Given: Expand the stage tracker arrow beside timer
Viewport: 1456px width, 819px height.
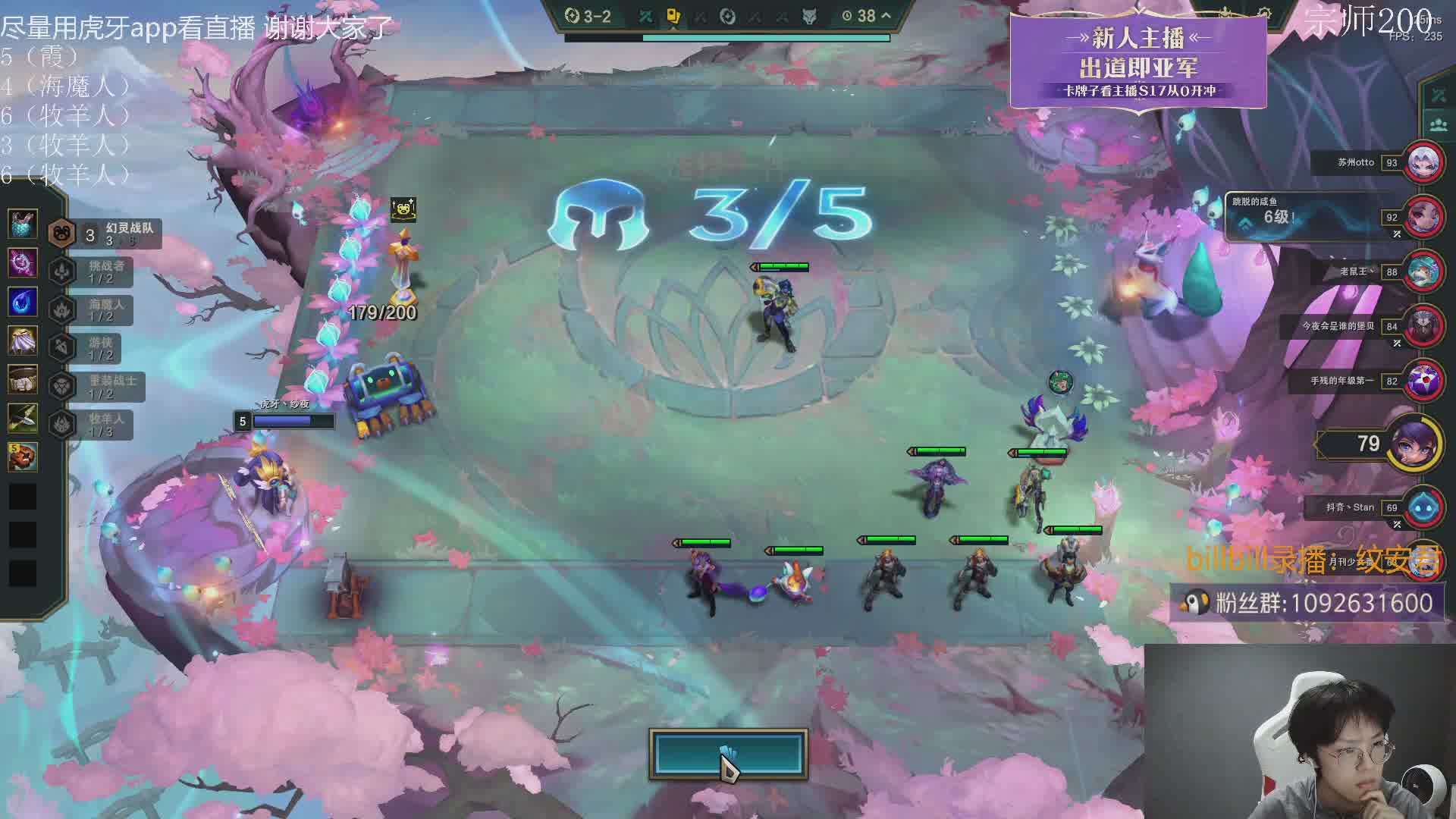Looking at the screenshot, I should tap(886, 15).
